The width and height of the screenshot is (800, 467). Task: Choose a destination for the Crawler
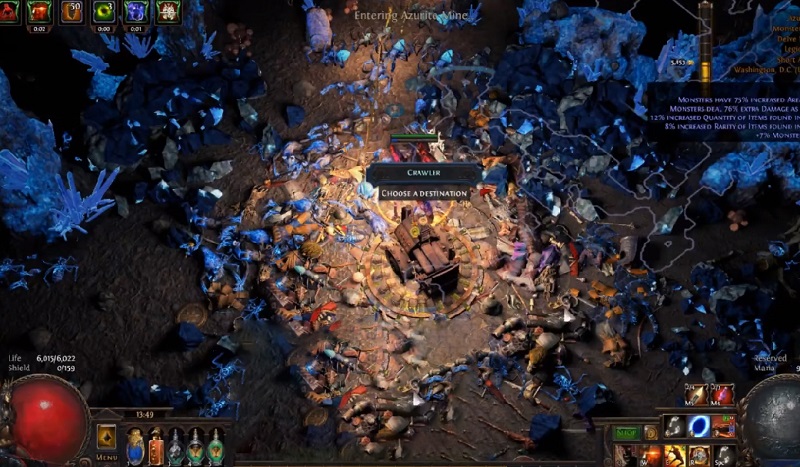coord(424,193)
